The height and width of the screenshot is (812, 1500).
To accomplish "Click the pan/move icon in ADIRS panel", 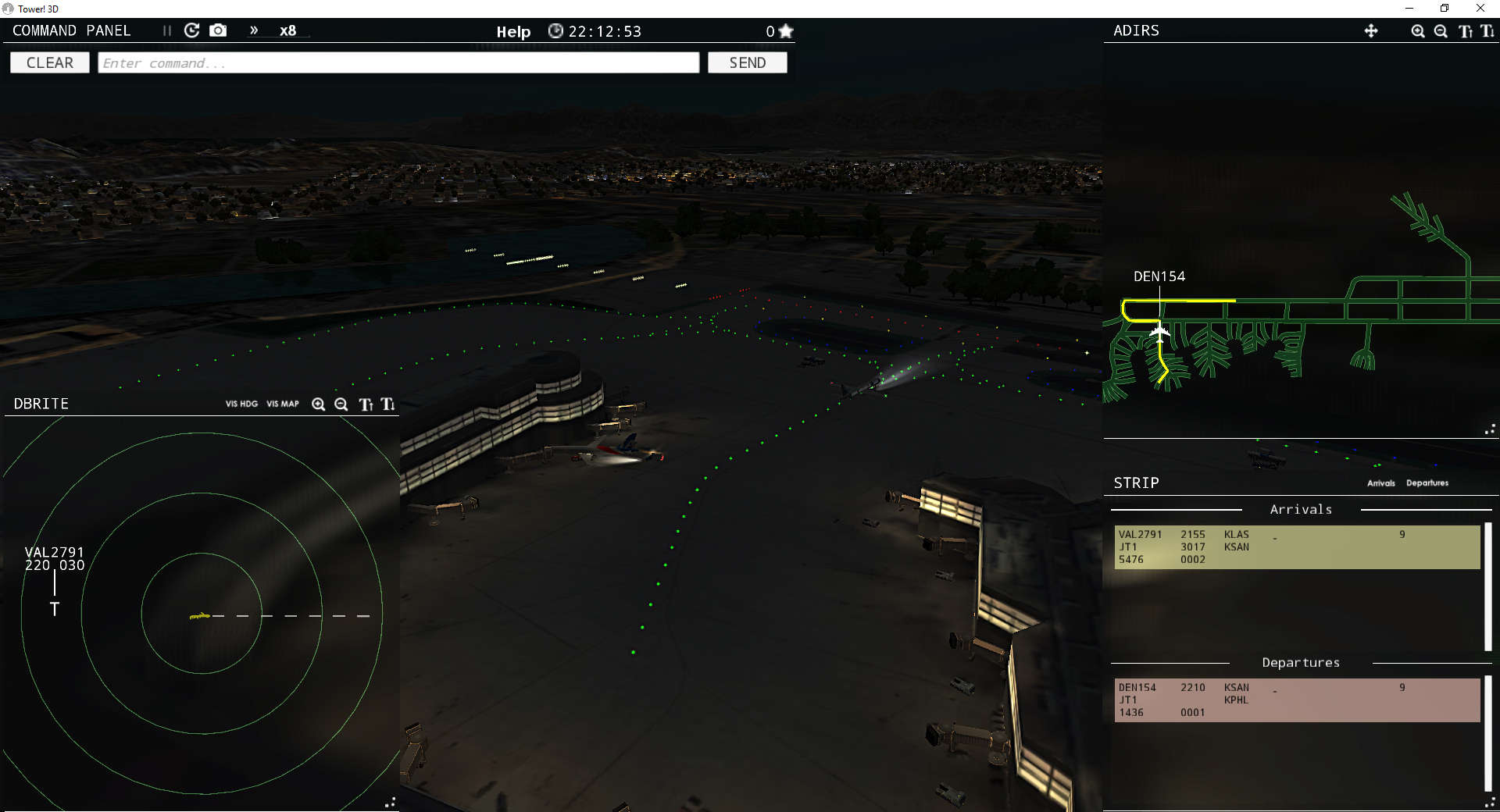I will (x=1373, y=31).
